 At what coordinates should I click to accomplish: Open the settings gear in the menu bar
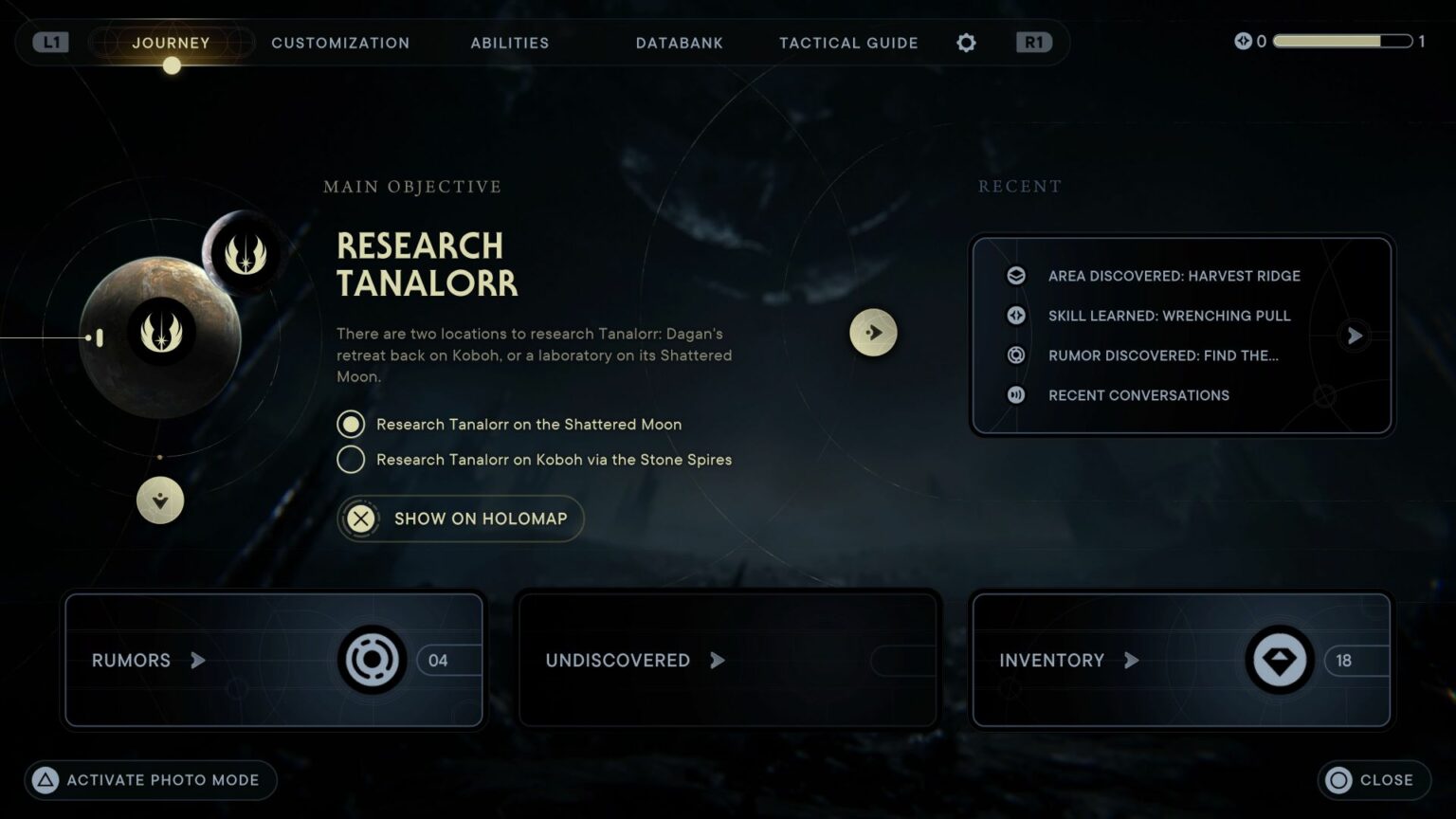965,43
